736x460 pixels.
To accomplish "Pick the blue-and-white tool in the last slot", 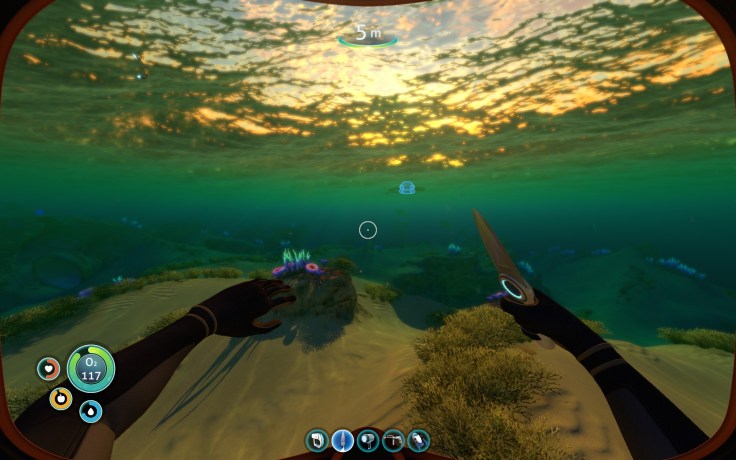I will (x=419, y=440).
